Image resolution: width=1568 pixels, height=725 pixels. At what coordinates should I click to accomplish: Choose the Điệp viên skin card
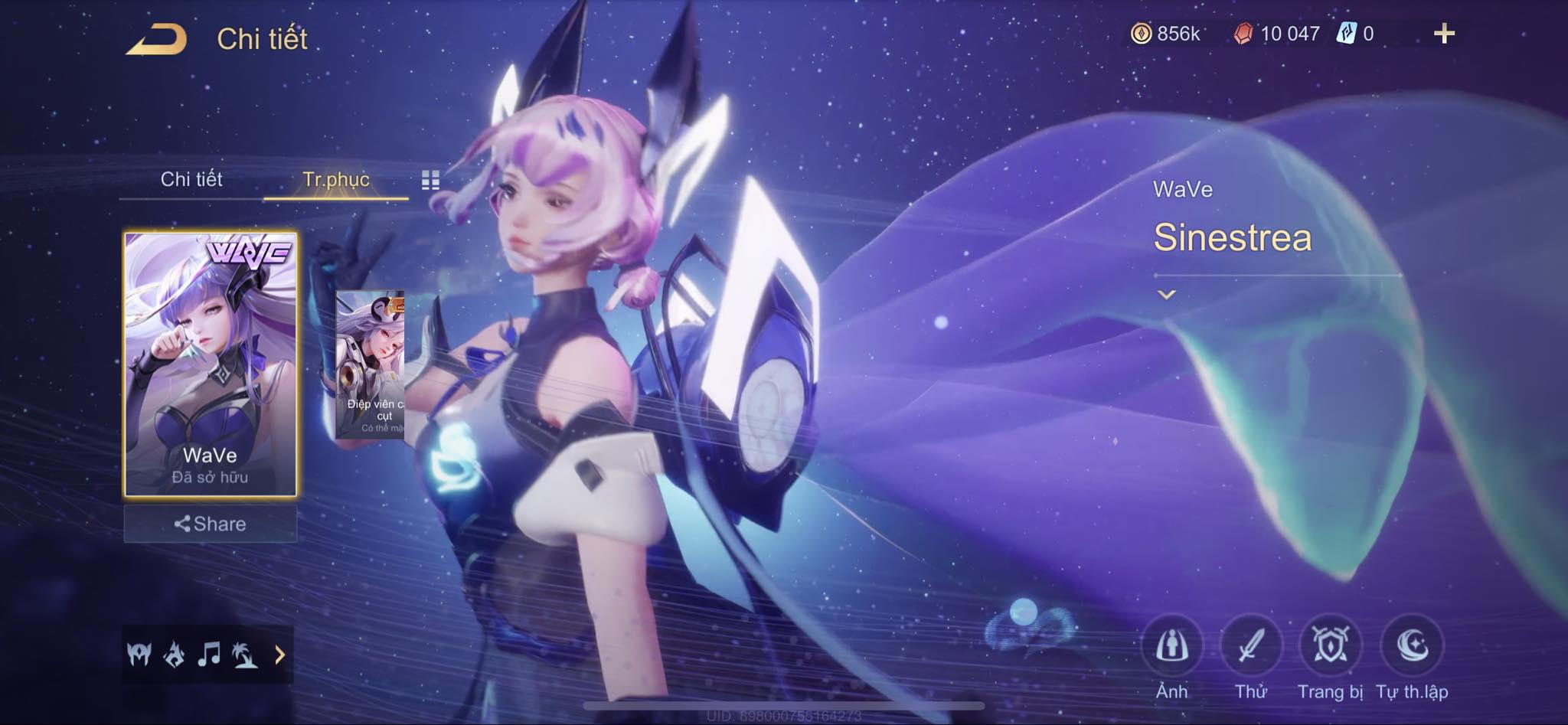click(371, 364)
